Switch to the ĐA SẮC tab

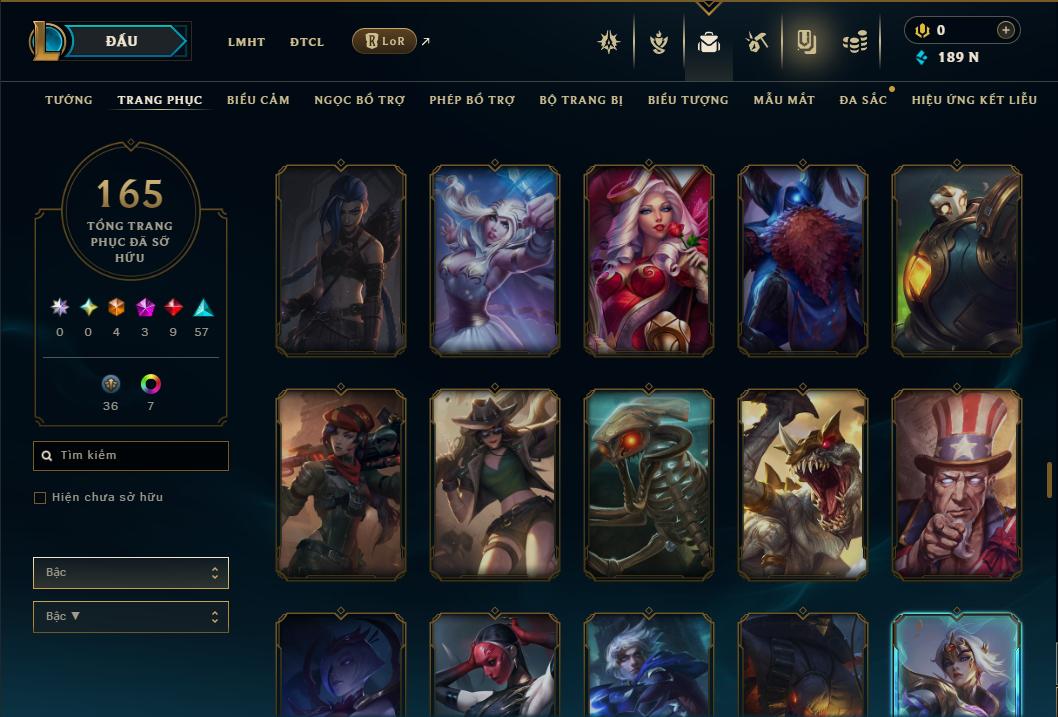(863, 100)
